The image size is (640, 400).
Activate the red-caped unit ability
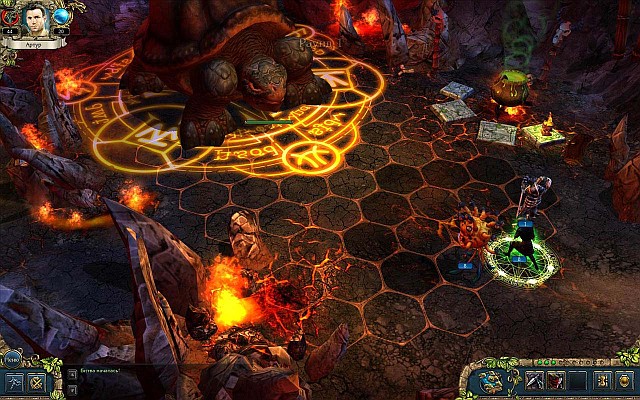pos(557,380)
